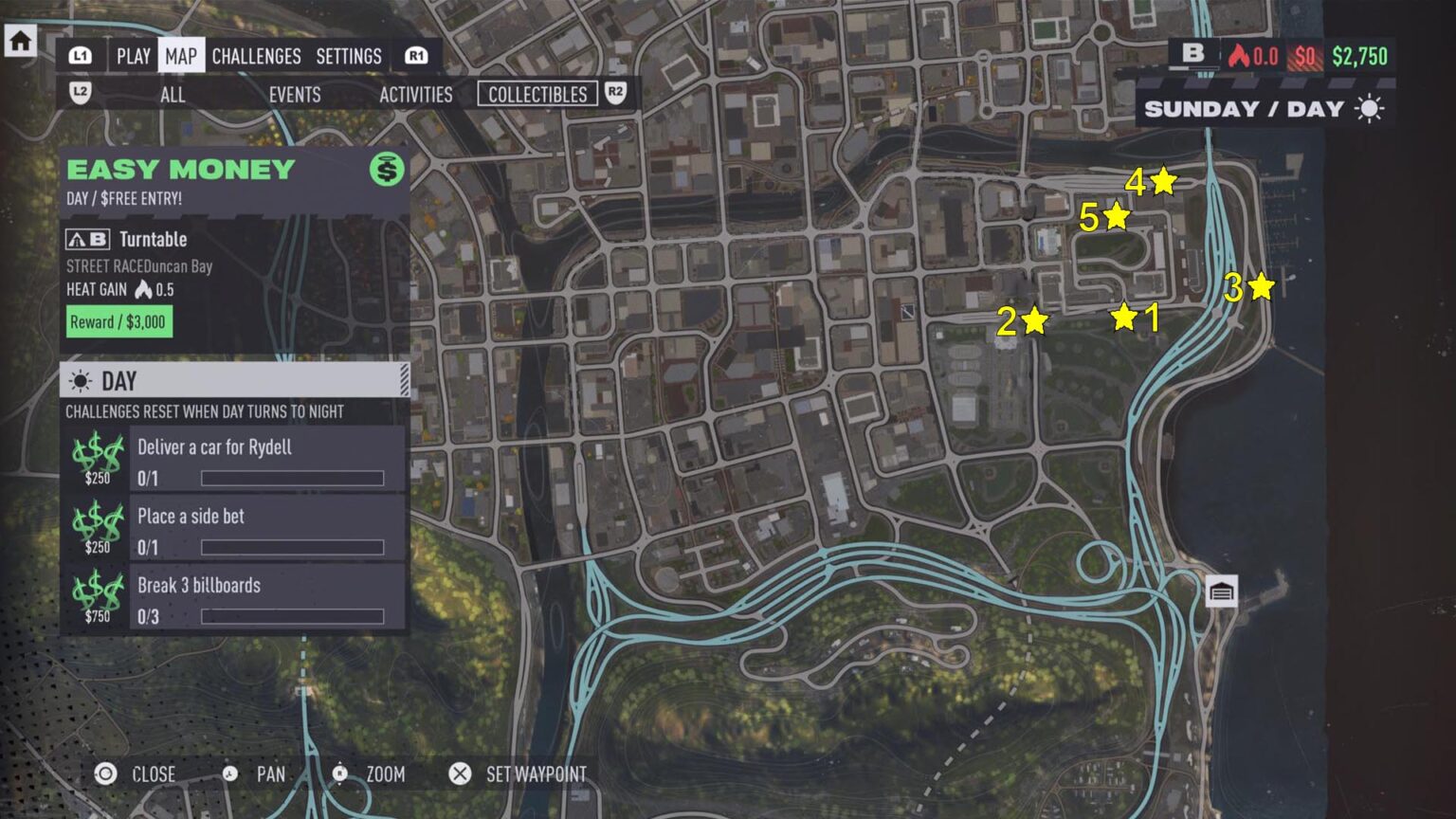
Task: Click the Break 3 billboards progress bar
Action: pos(292,616)
